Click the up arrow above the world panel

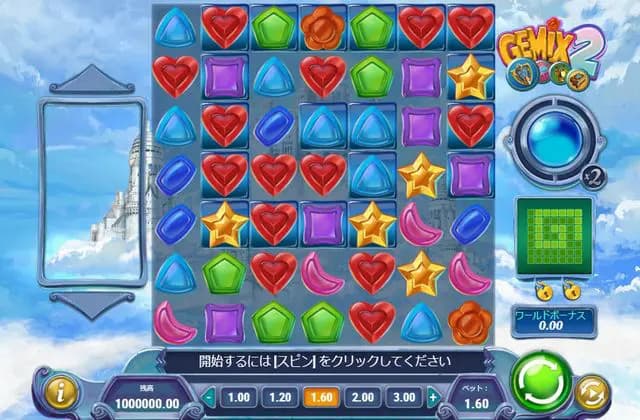click(92, 79)
